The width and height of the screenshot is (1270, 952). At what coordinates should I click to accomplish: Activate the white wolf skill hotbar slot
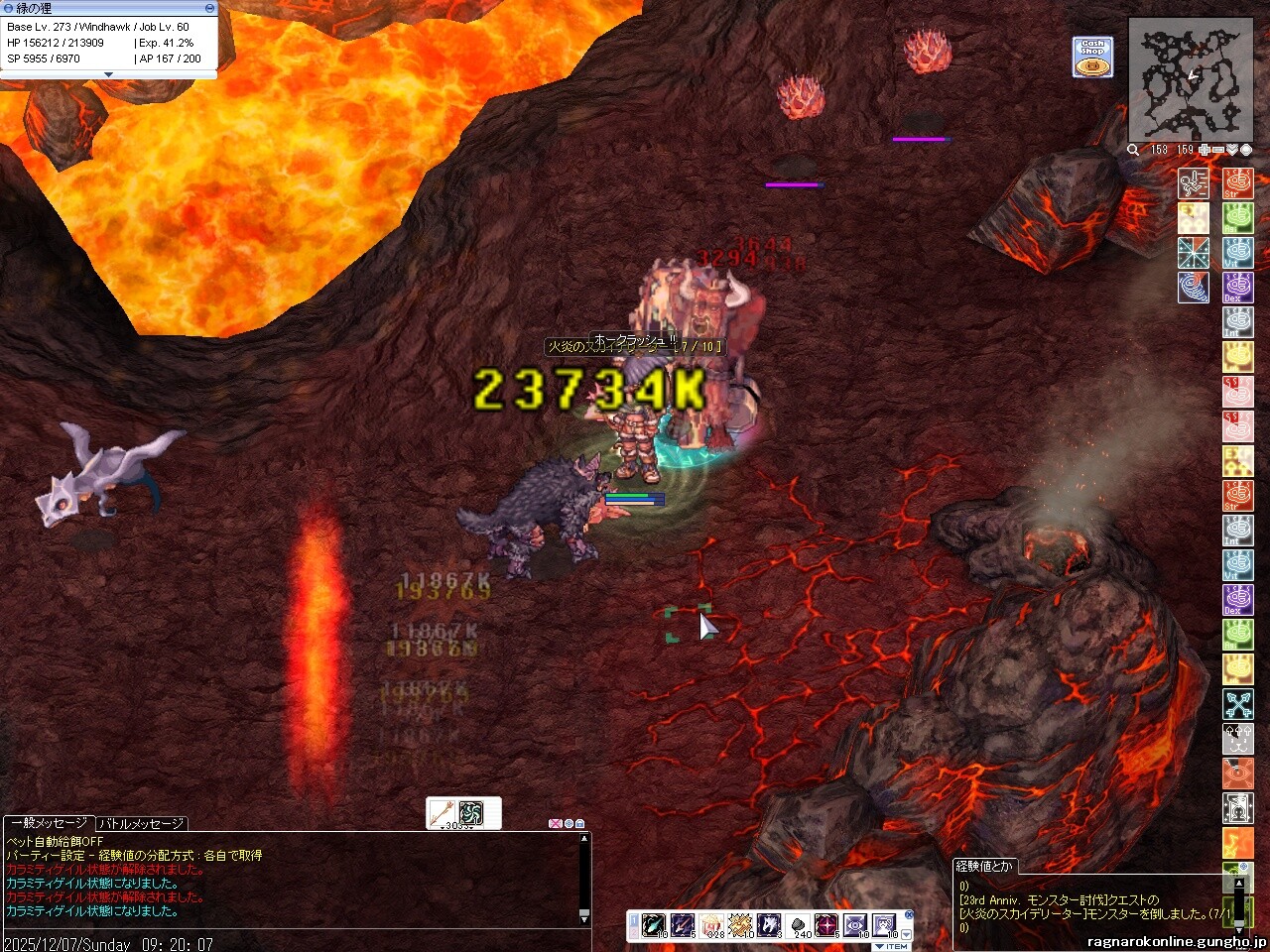pos(769,925)
